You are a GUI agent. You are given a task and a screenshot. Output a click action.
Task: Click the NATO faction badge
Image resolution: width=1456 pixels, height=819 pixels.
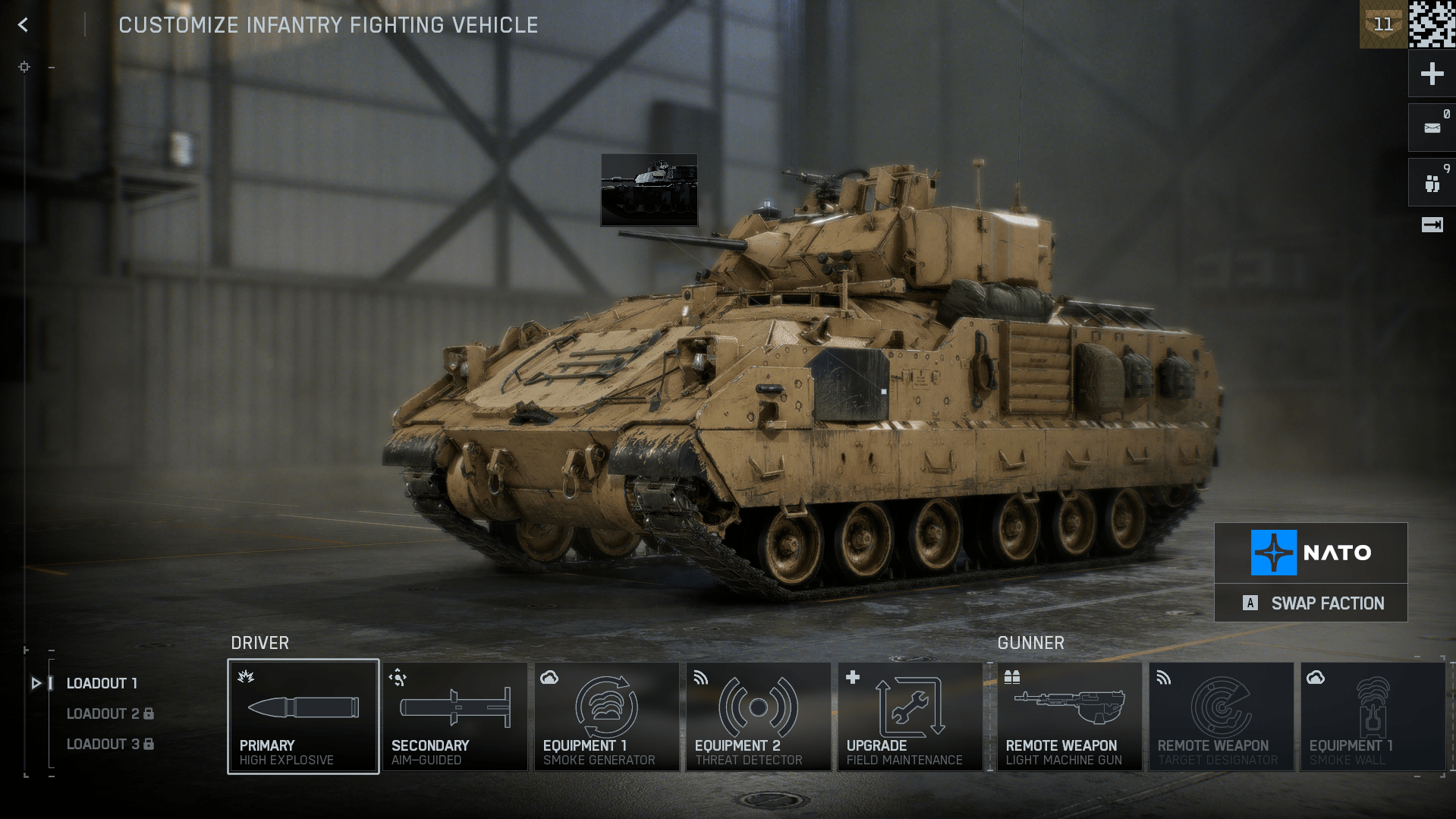click(x=1311, y=553)
